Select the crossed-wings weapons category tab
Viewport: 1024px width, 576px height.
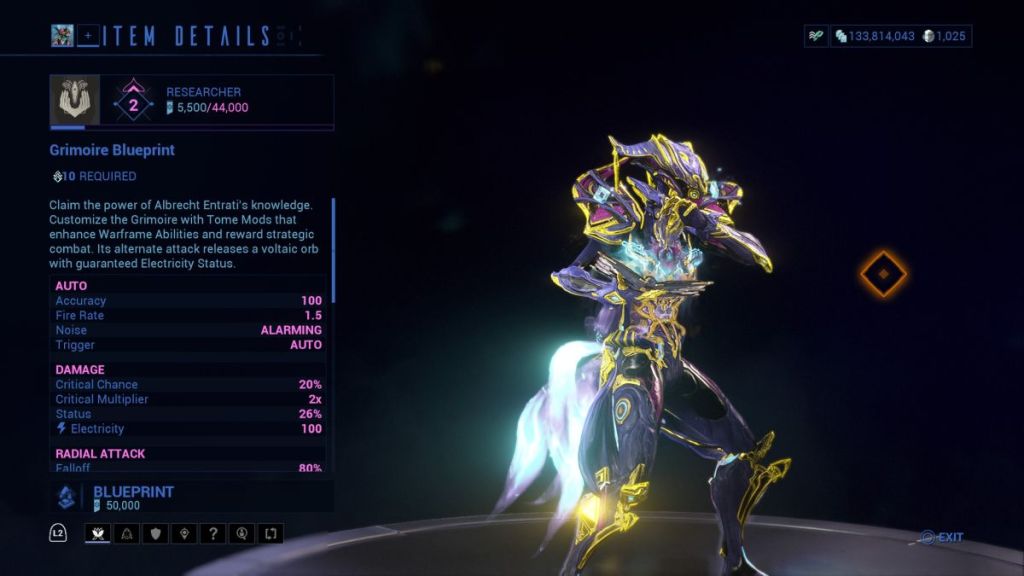(98, 533)
